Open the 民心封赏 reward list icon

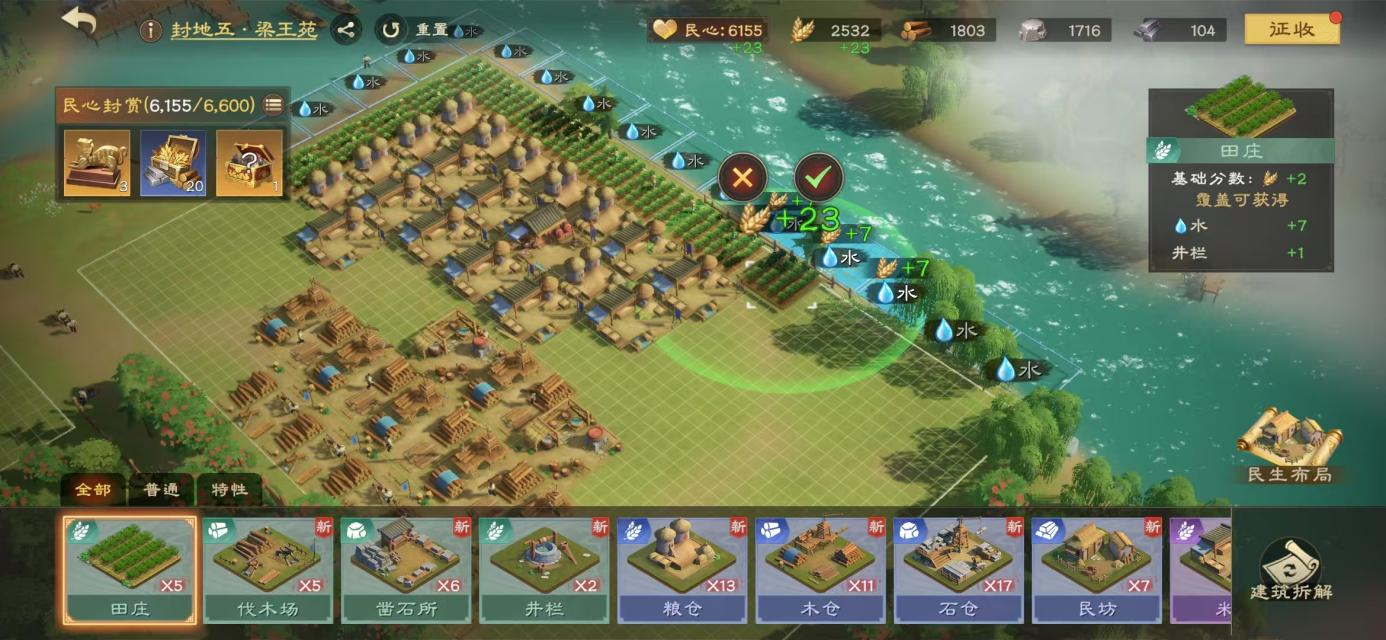click(x=272, y=105)
